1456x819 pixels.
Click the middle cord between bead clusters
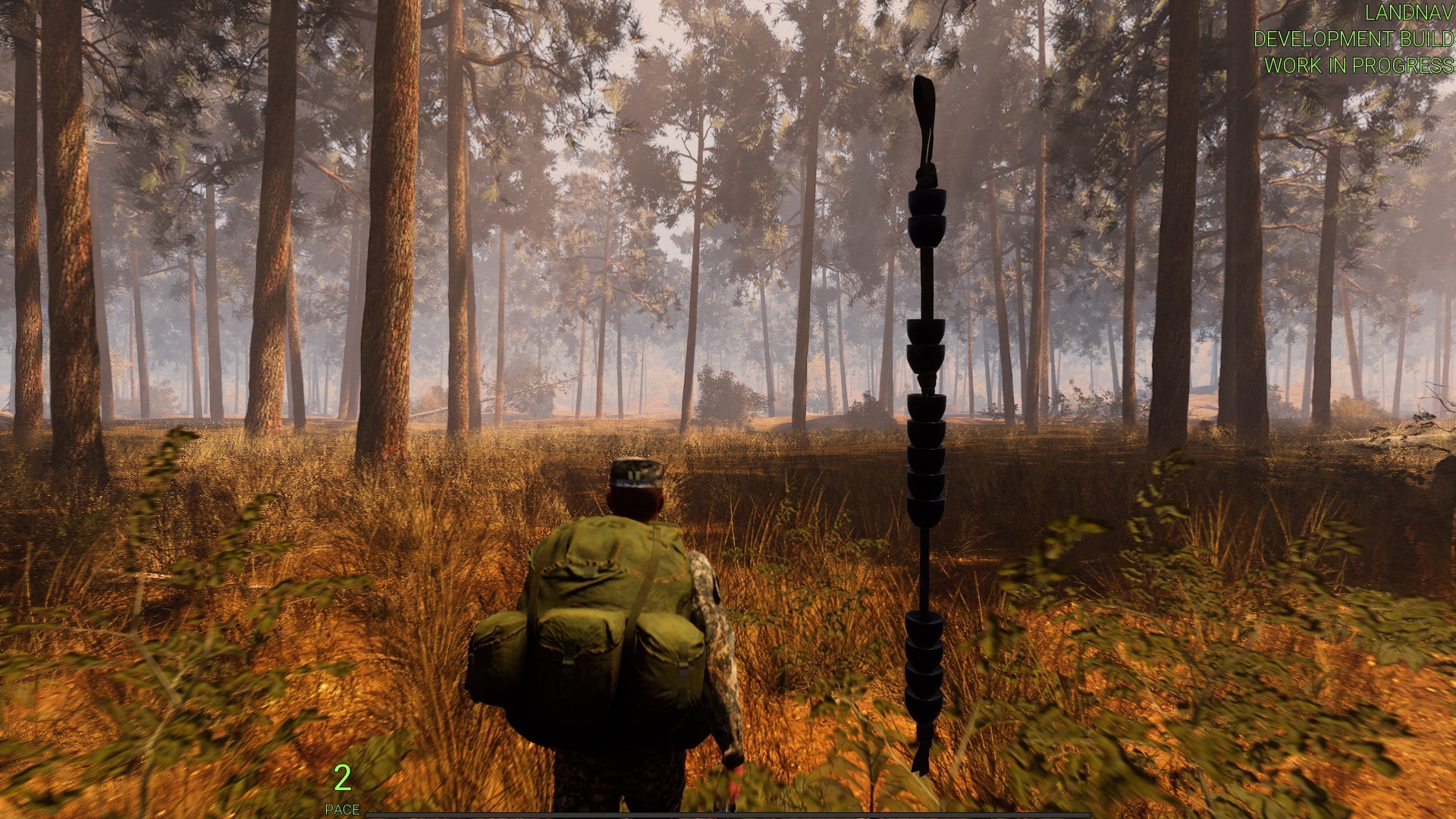[925, 567]
